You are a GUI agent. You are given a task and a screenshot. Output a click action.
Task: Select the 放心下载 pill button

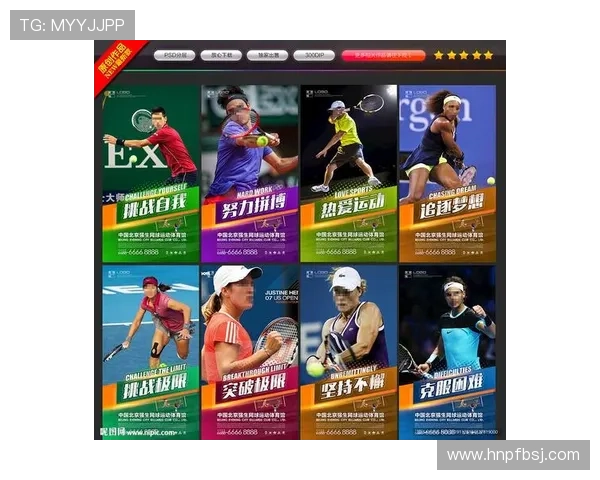220,56
